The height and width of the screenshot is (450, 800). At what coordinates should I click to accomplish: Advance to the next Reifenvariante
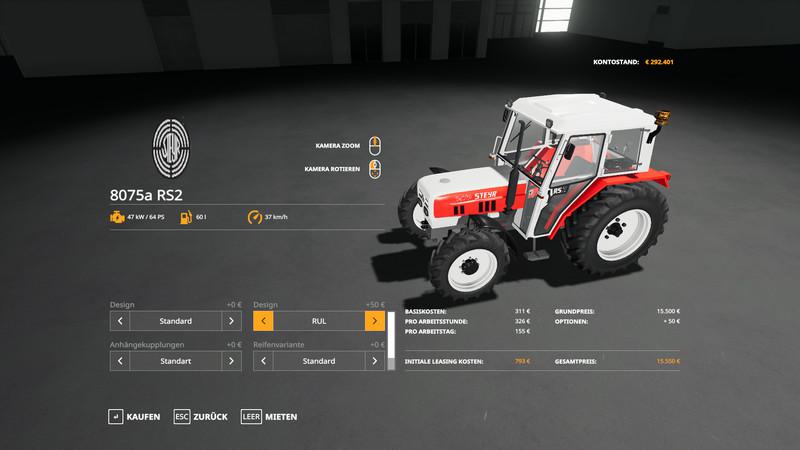(x=374, y=360)
